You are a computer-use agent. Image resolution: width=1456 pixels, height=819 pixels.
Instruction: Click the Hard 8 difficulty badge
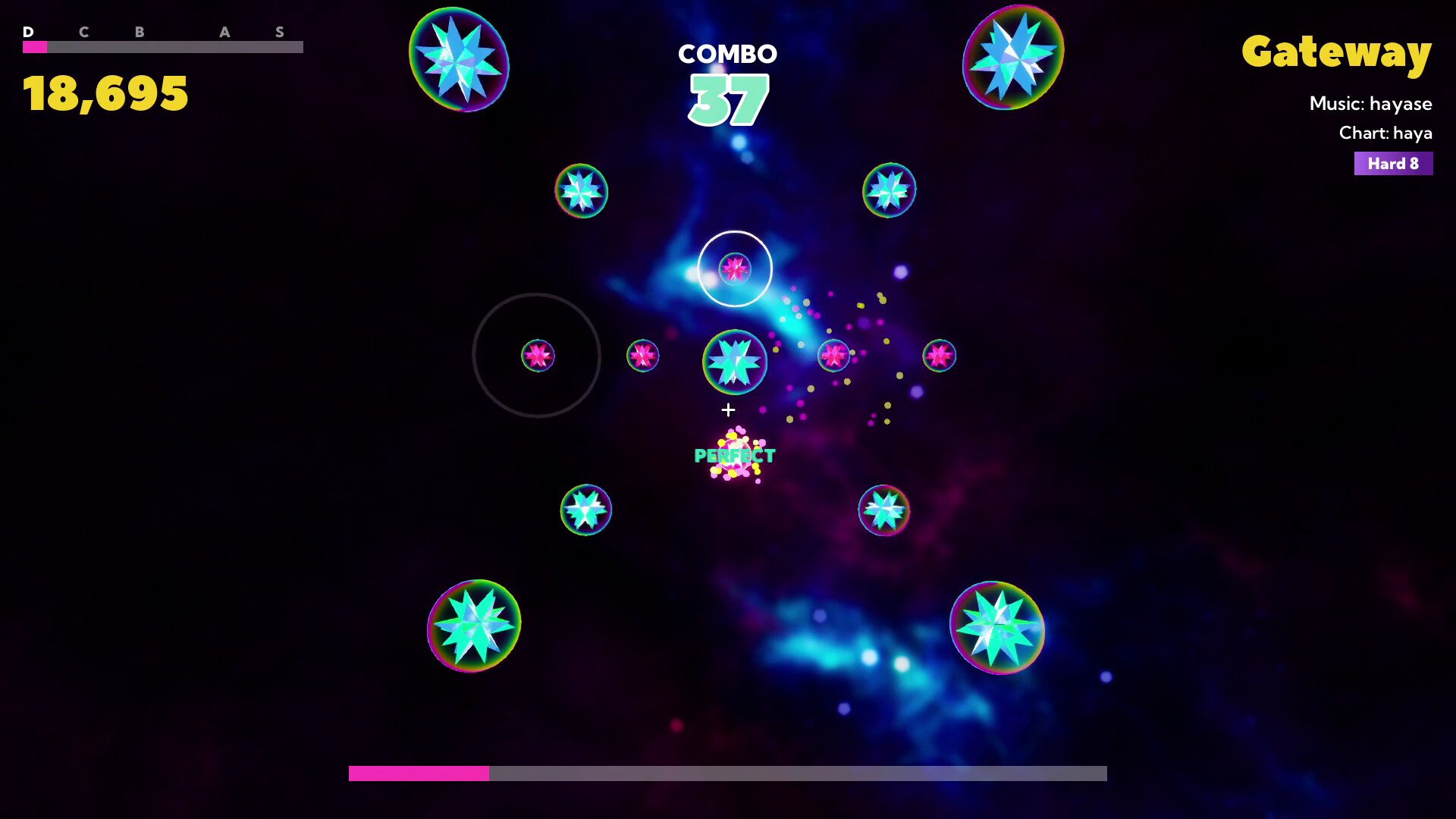[1393, 163]
